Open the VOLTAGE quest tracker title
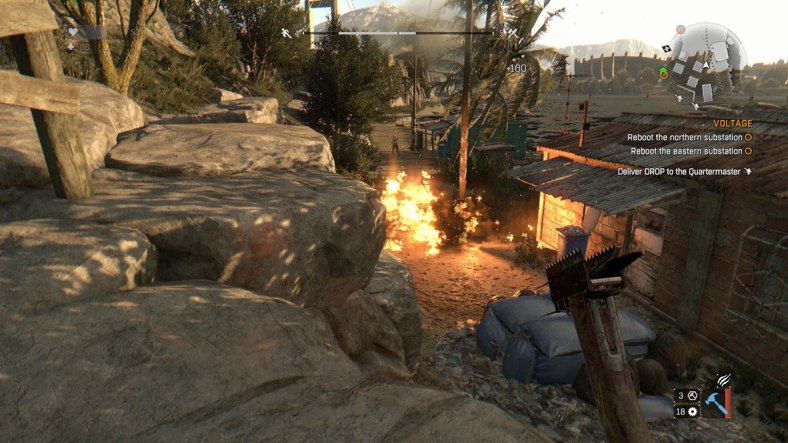 (733, 123)
